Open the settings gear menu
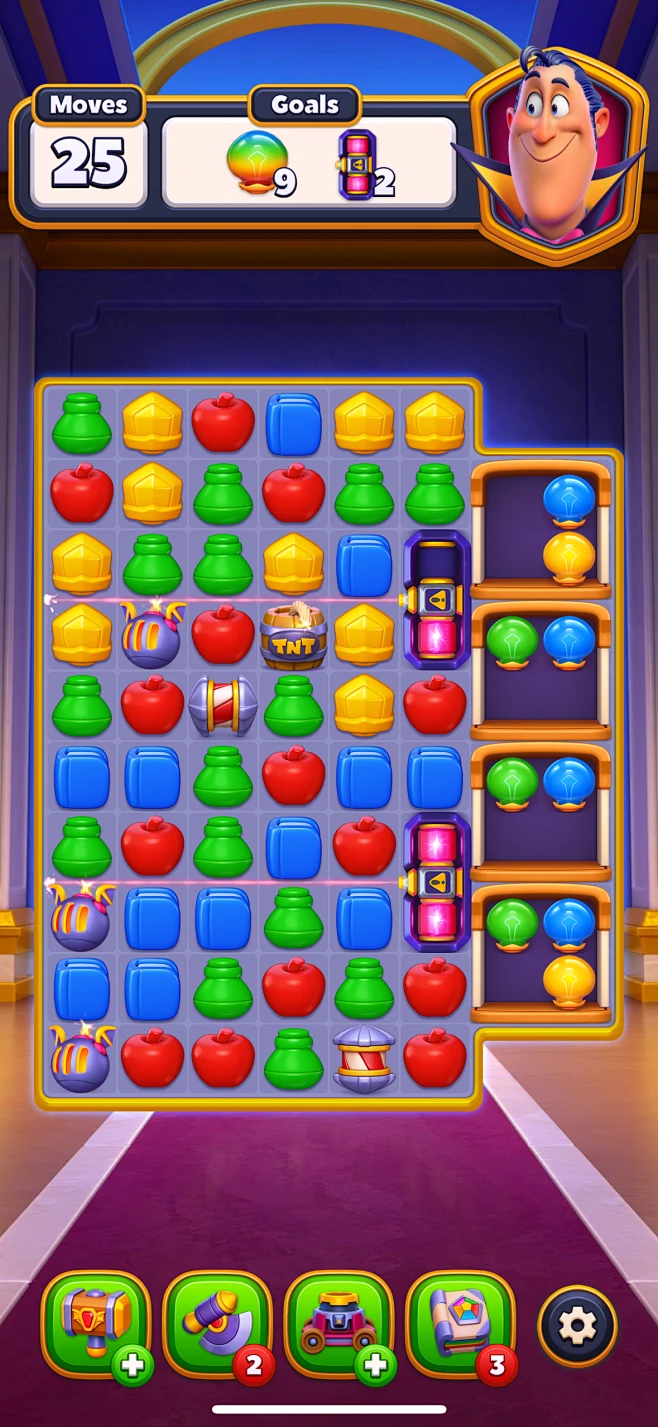This screenshot has height=1427, width=658. coord(577,1326)
